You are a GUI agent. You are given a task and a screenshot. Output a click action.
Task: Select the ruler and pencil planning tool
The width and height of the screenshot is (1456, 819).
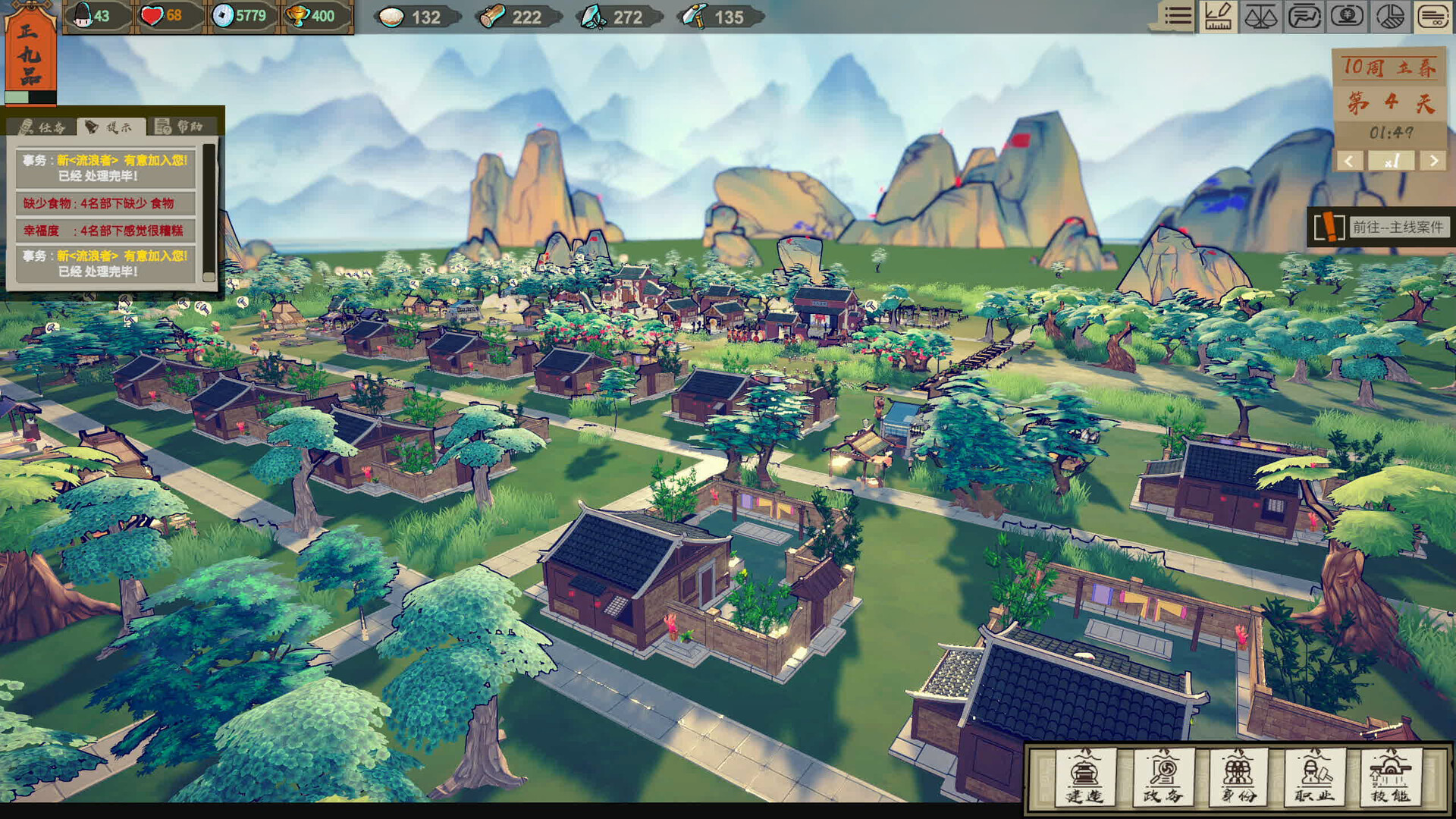(1219, 16)
